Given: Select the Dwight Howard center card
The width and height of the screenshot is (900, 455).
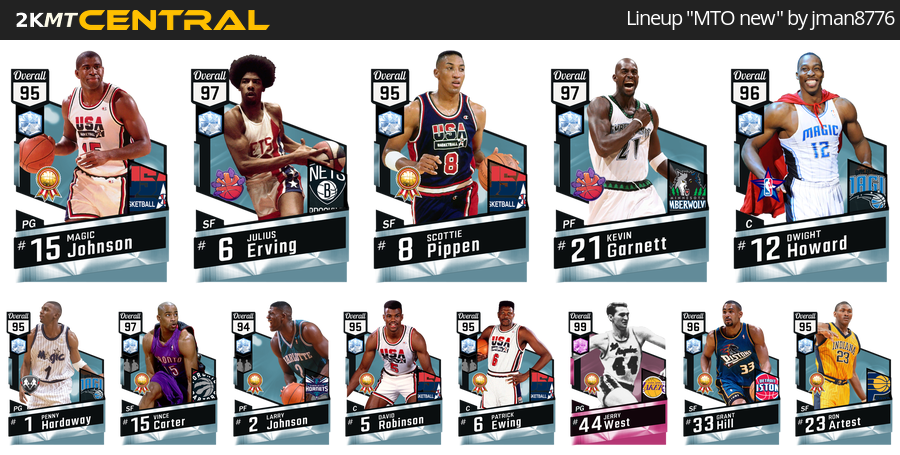Looking at the screenshot, I should pos(810,165).
